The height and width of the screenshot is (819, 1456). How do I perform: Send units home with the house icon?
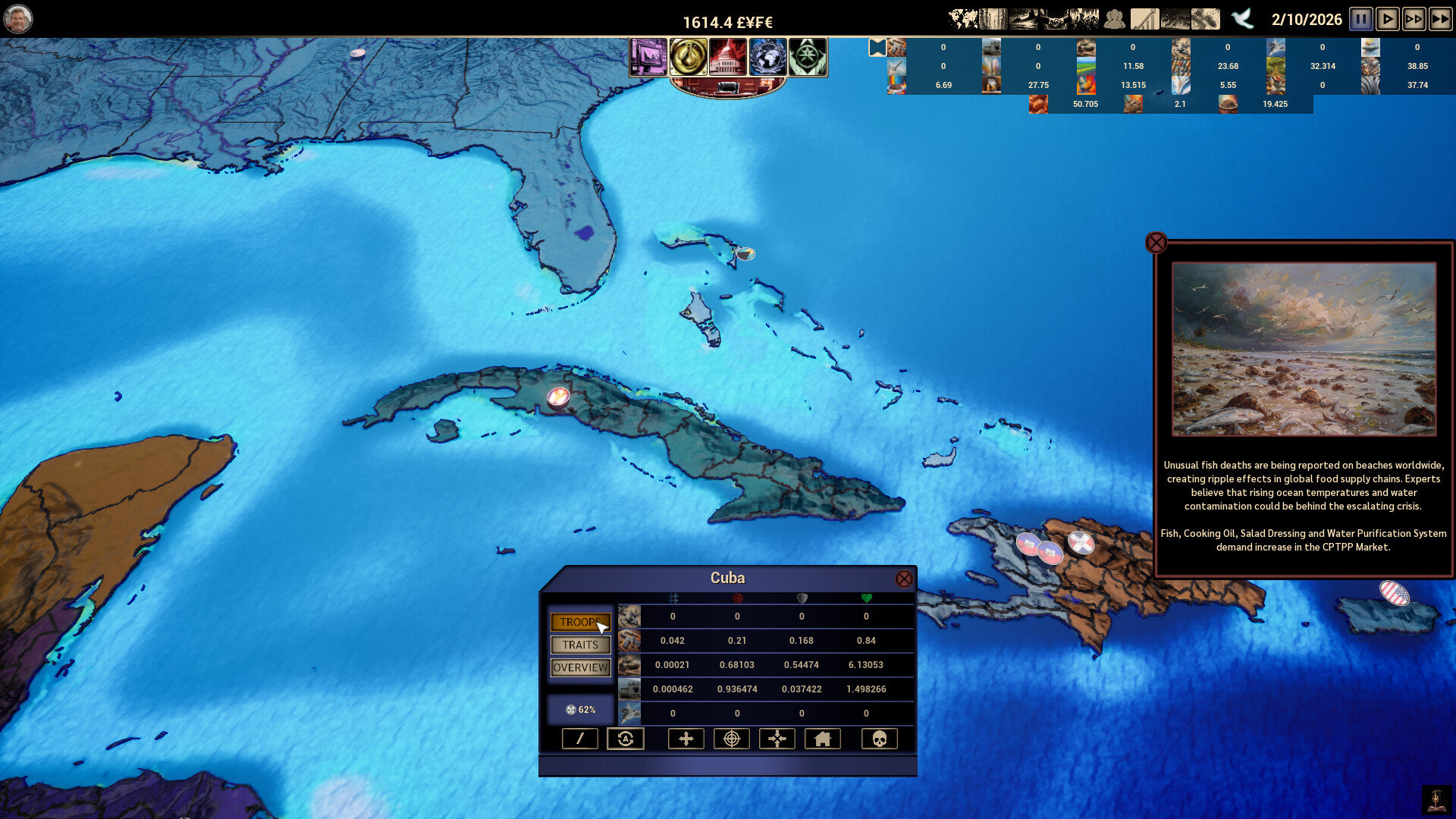pyautogui.click(x=823, y=738)
